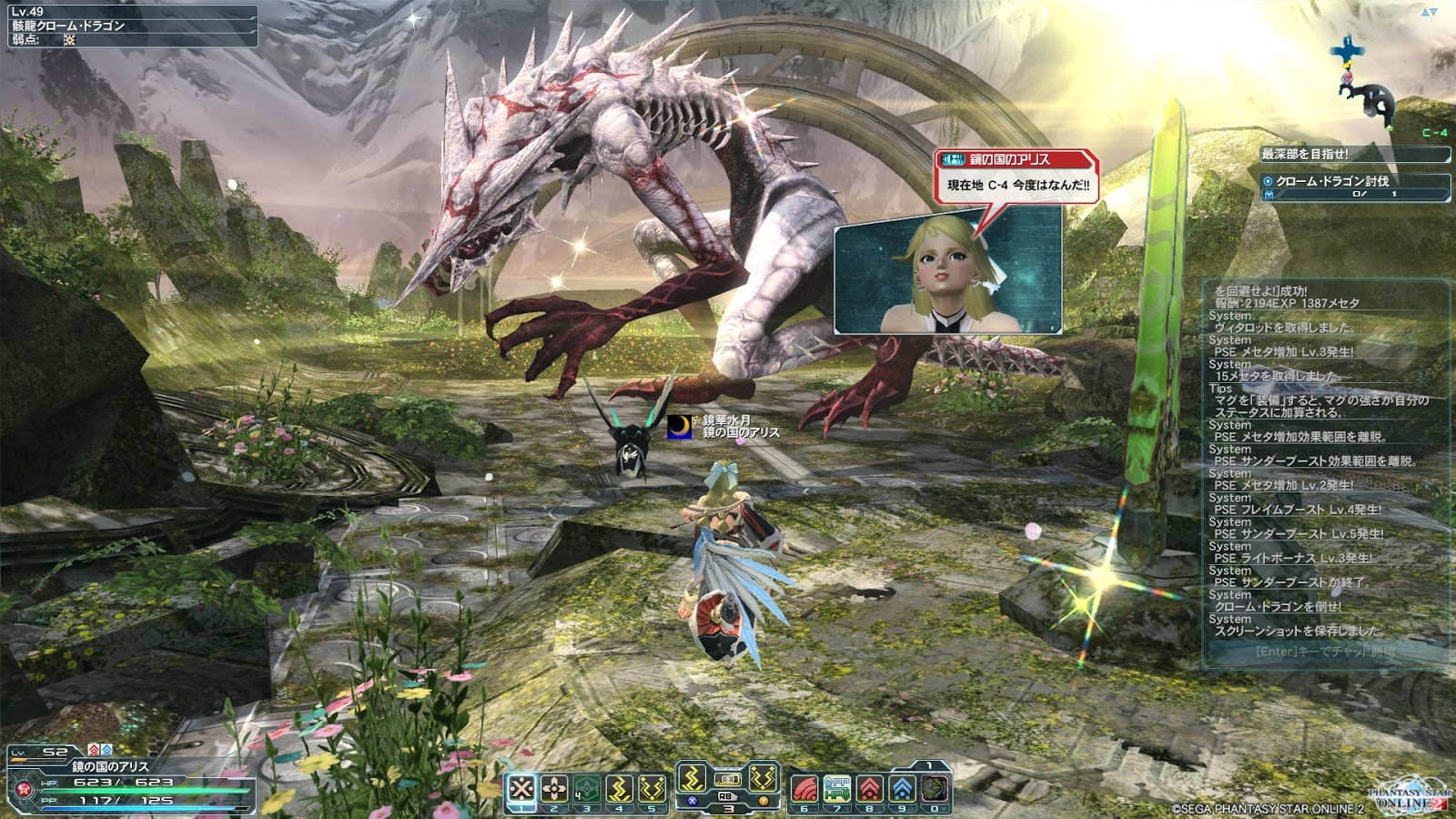Image resolution: width=1456 pixels, height=819 pixels.
Task: Click the left yellow zigzag weapon palette action
Action: click(693, 779)
